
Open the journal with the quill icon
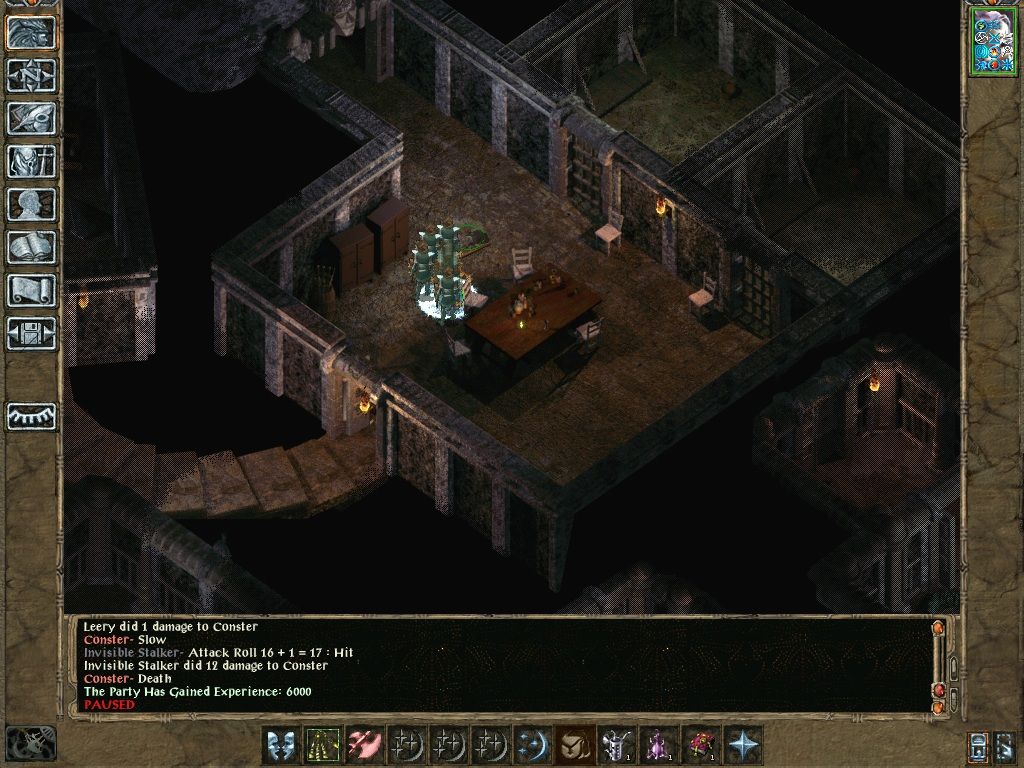[31, 118]
